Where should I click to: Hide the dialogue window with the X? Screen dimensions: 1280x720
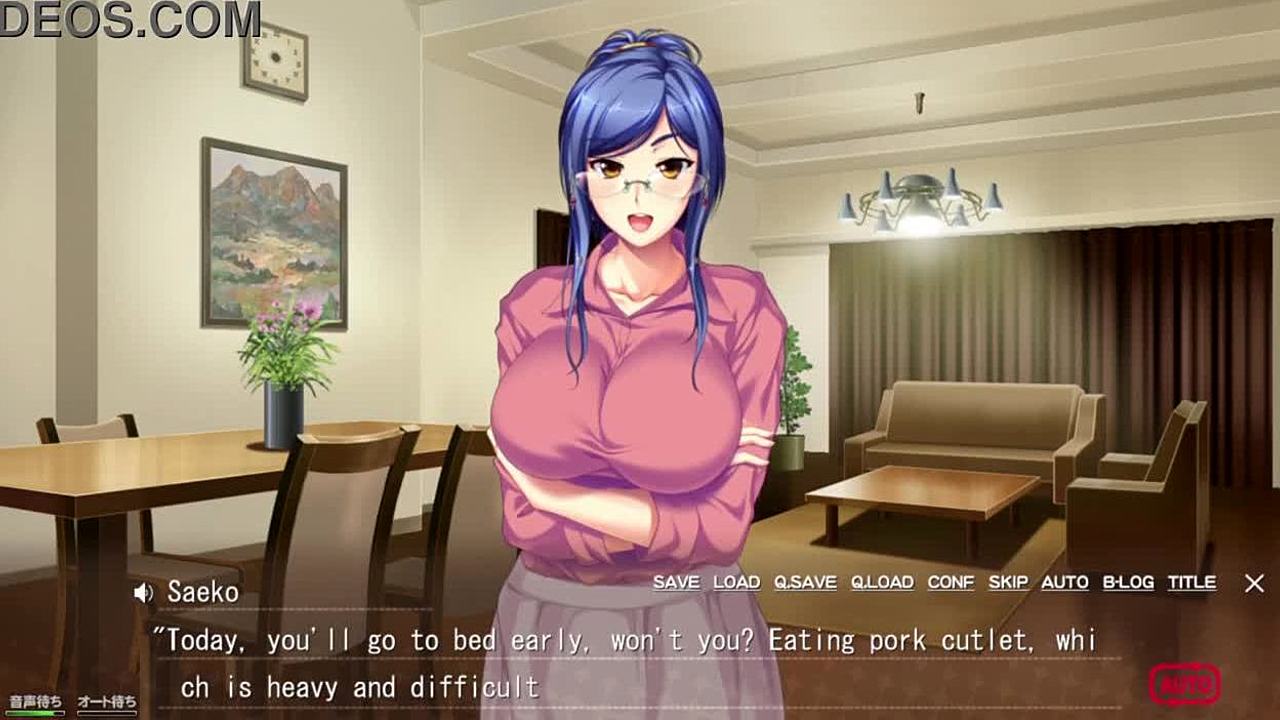[1254, 582]
